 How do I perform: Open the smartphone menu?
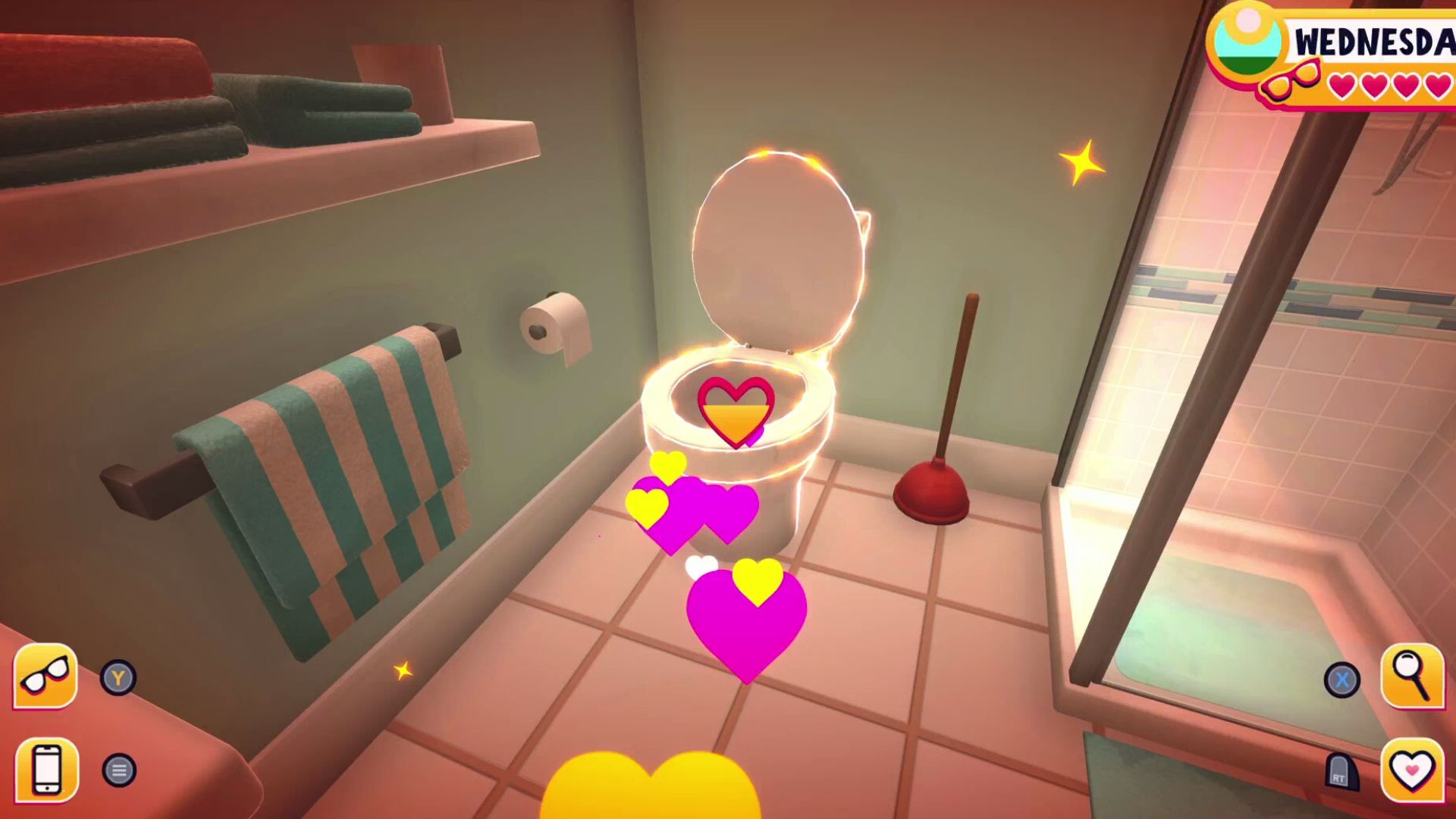pyautogui.click(x=46, y=770)
